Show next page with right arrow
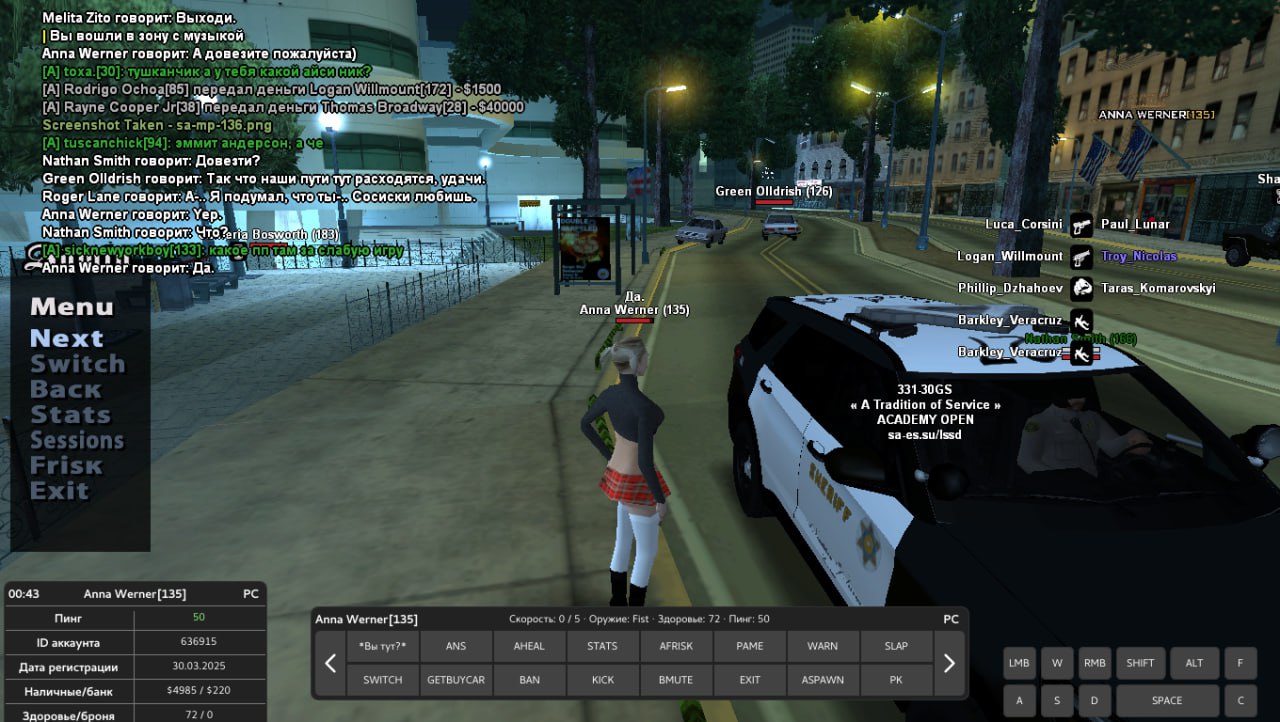 (949, 663)
